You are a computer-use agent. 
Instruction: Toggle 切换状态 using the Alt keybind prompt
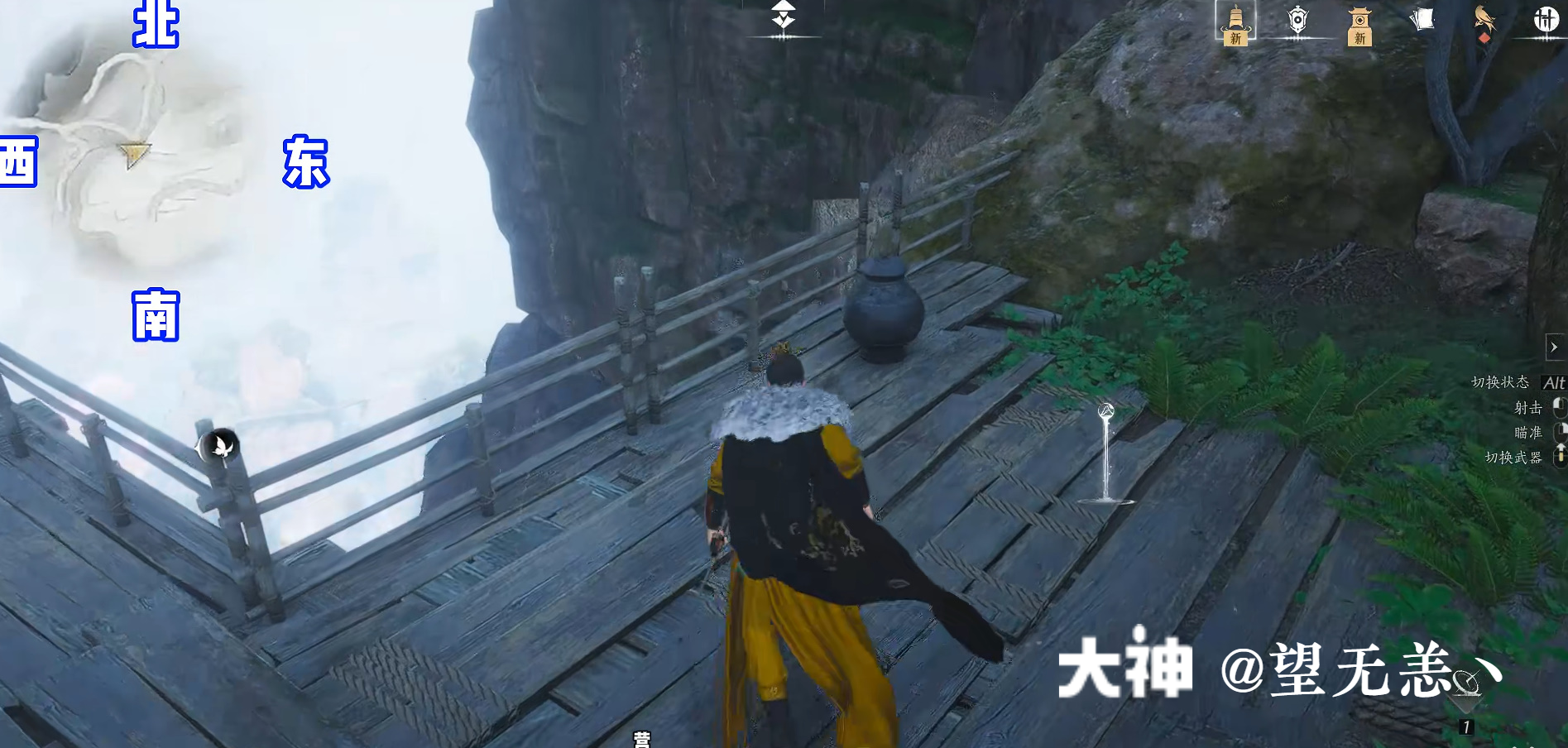tap(1554, 382)
